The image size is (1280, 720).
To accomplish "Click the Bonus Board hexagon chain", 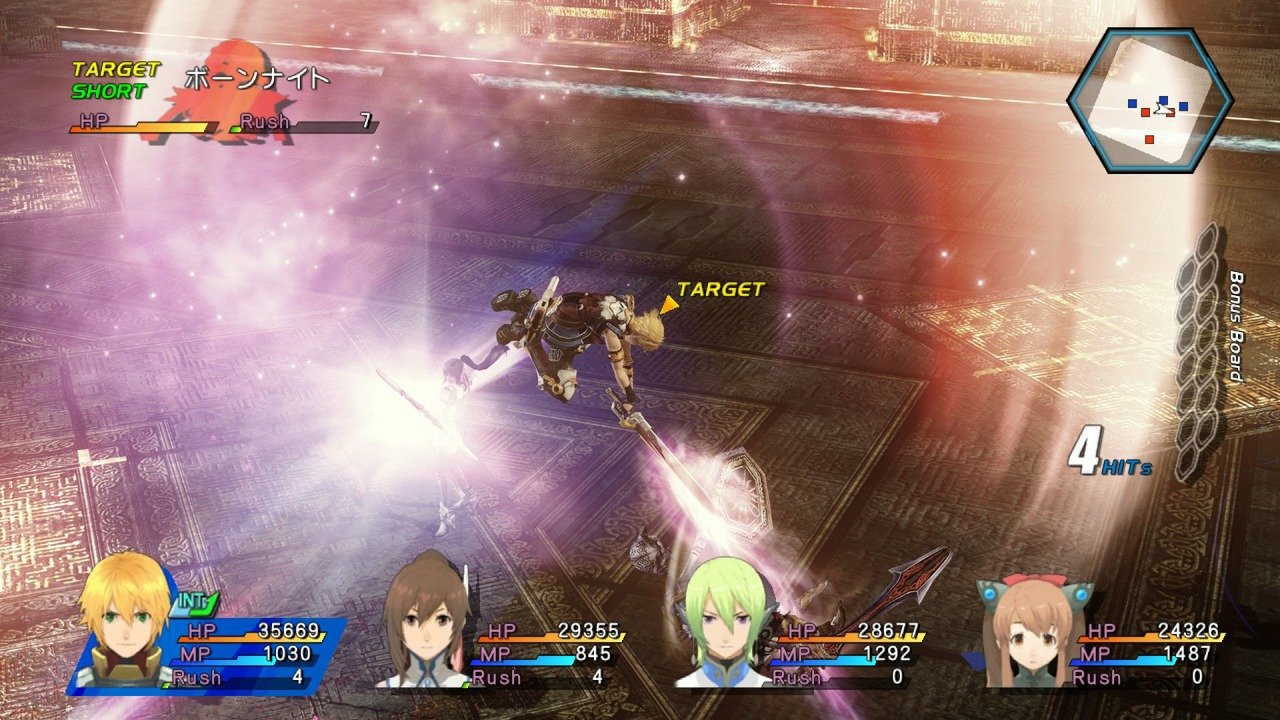I will click(x=1200, y=350).
